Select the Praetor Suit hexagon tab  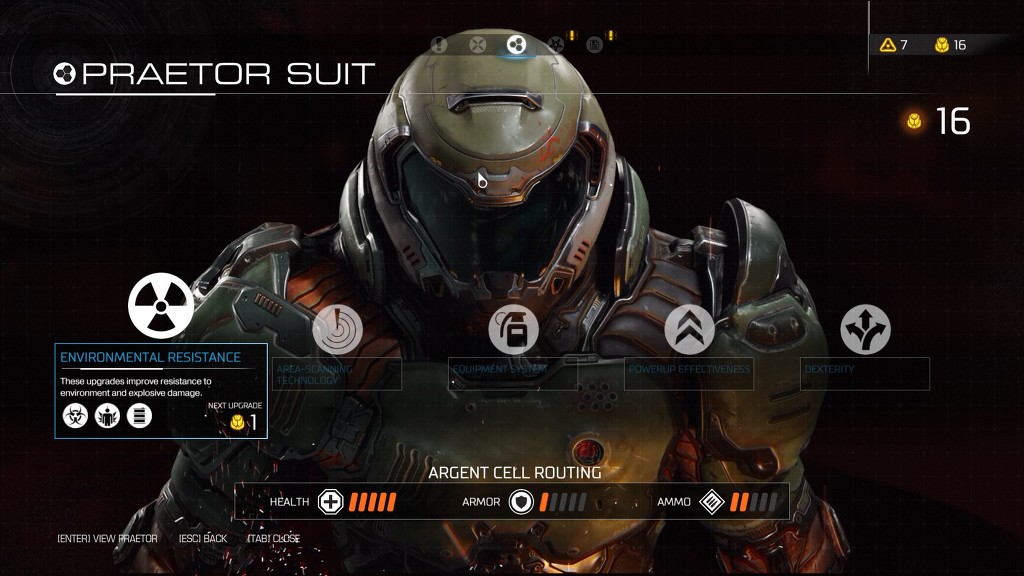coord(517,44)
